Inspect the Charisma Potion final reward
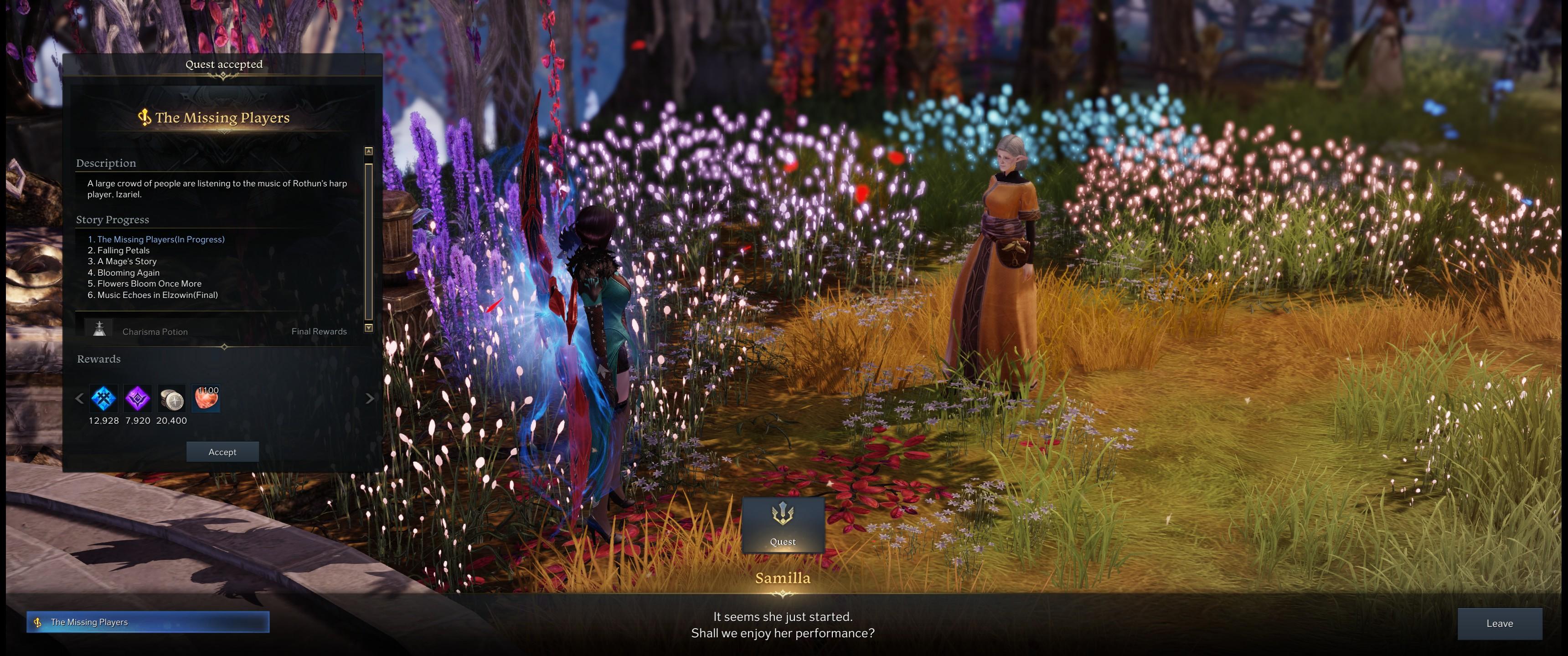 click(100, 329)
